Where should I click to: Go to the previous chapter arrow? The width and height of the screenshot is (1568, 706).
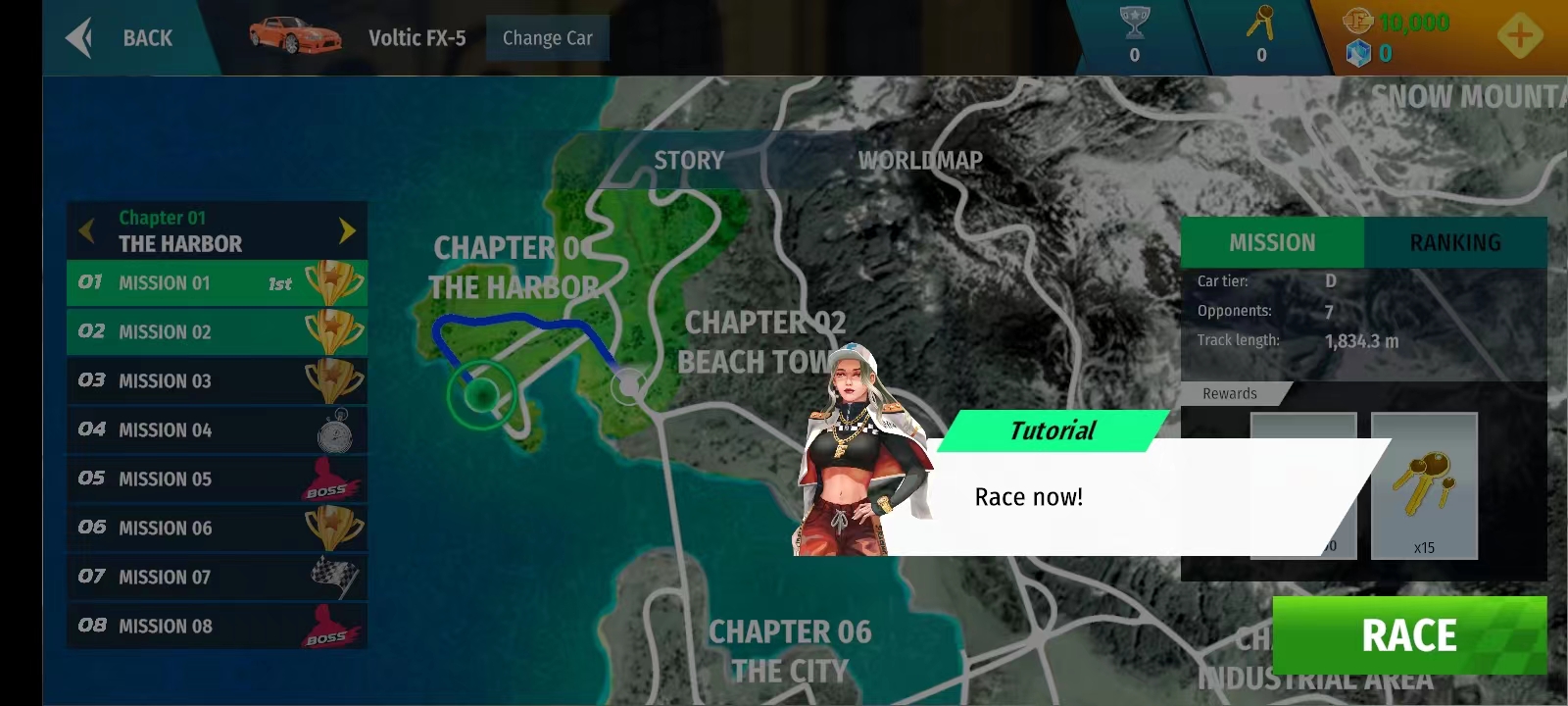coord(87,230)
